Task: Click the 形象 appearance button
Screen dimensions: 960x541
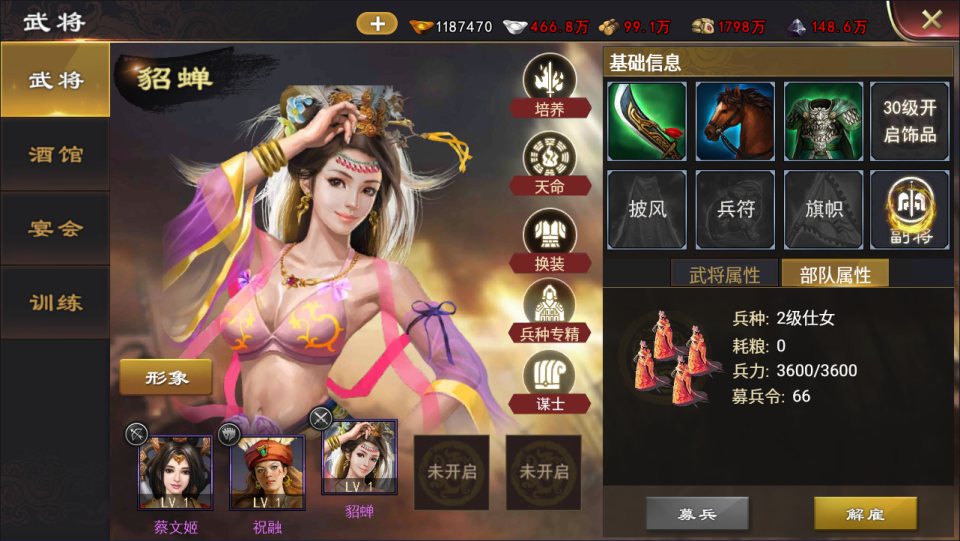Action: tap(166, 378)
